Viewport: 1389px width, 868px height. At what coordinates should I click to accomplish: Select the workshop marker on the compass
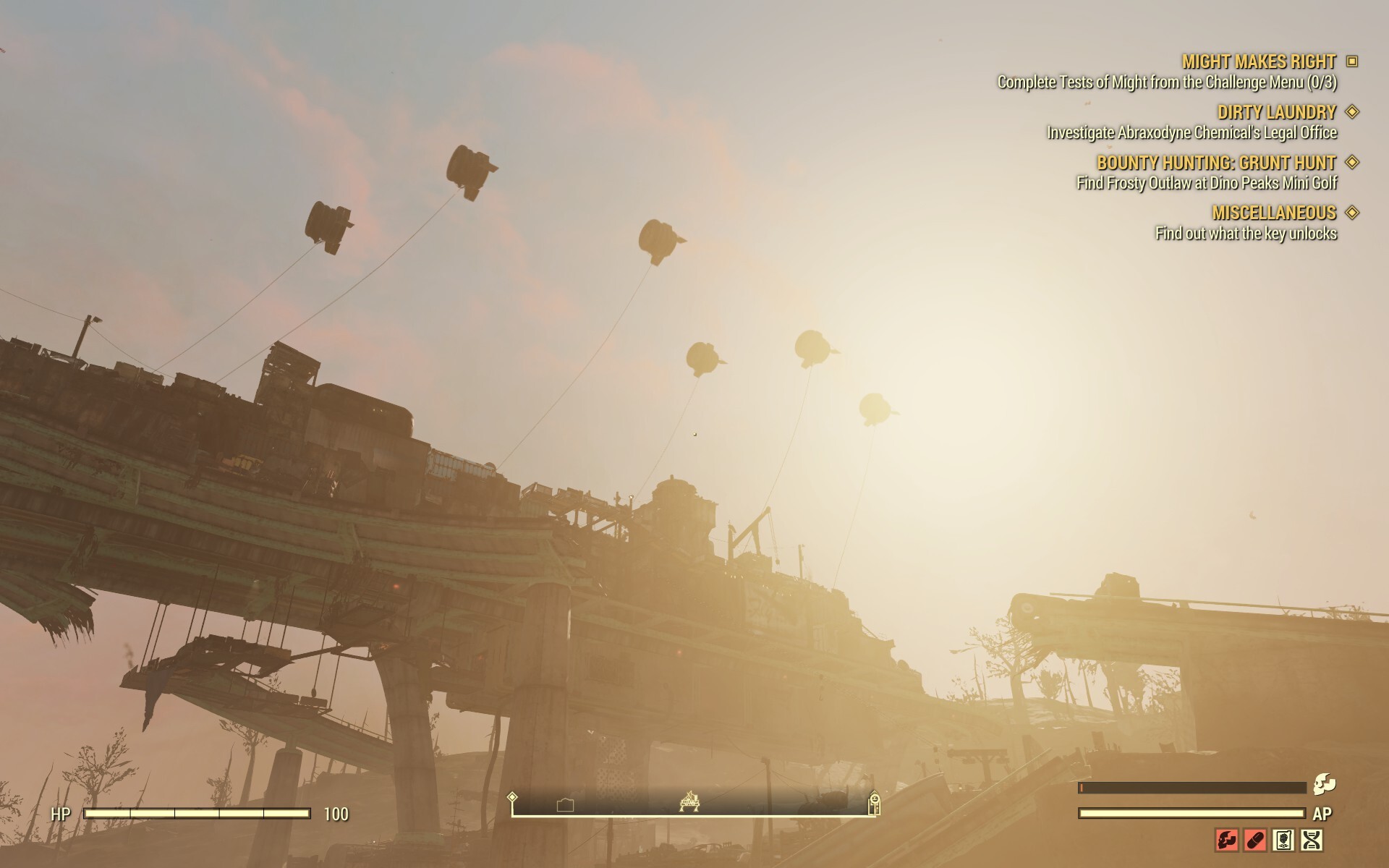click(x=689, y=801)
